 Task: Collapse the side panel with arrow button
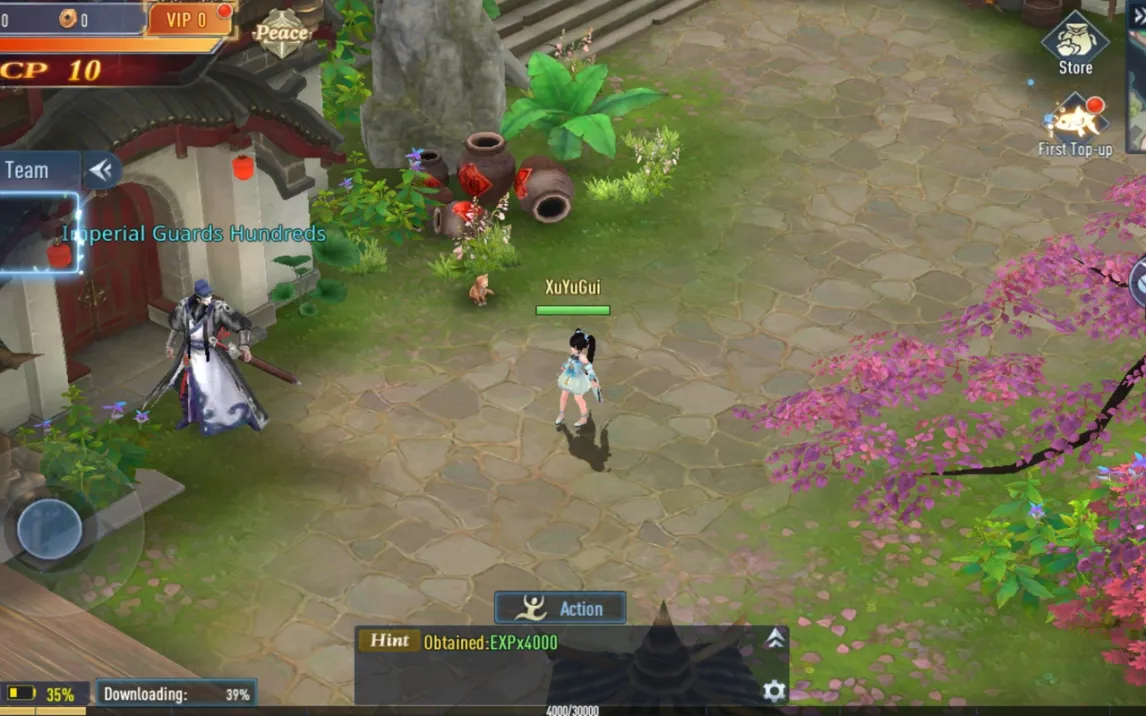pyautogui.click(x=101, y=170)
